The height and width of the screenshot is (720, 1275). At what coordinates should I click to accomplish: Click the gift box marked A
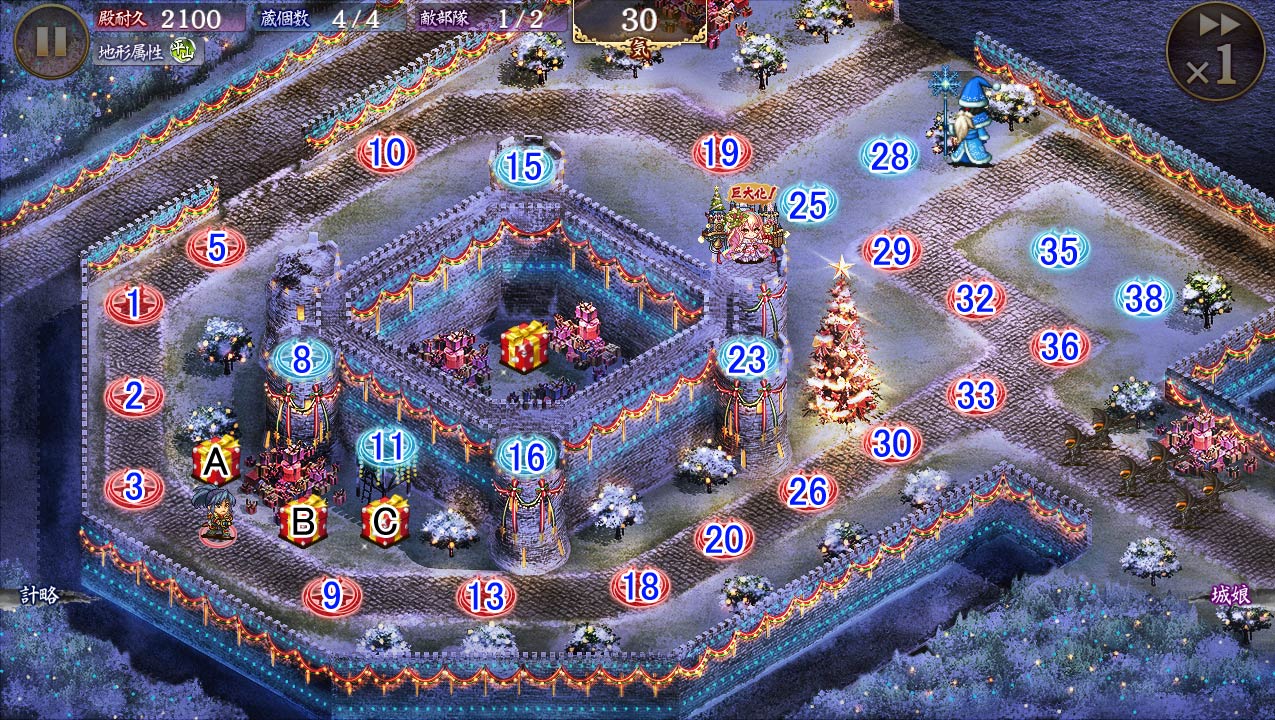coord(216,461)
